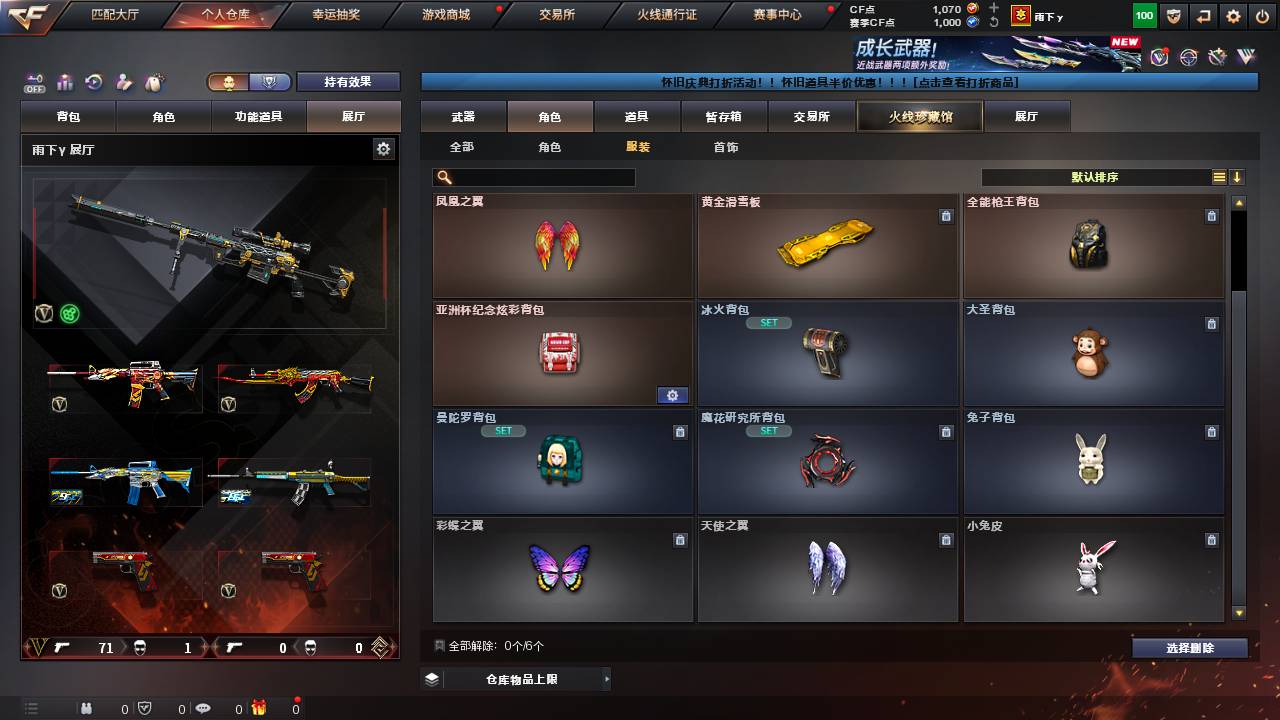Delete the 凤凰之翼 item via its trash icon
Image resolution: width=1280 pixels, height=720 pixels.
click(x=680, y=216)
